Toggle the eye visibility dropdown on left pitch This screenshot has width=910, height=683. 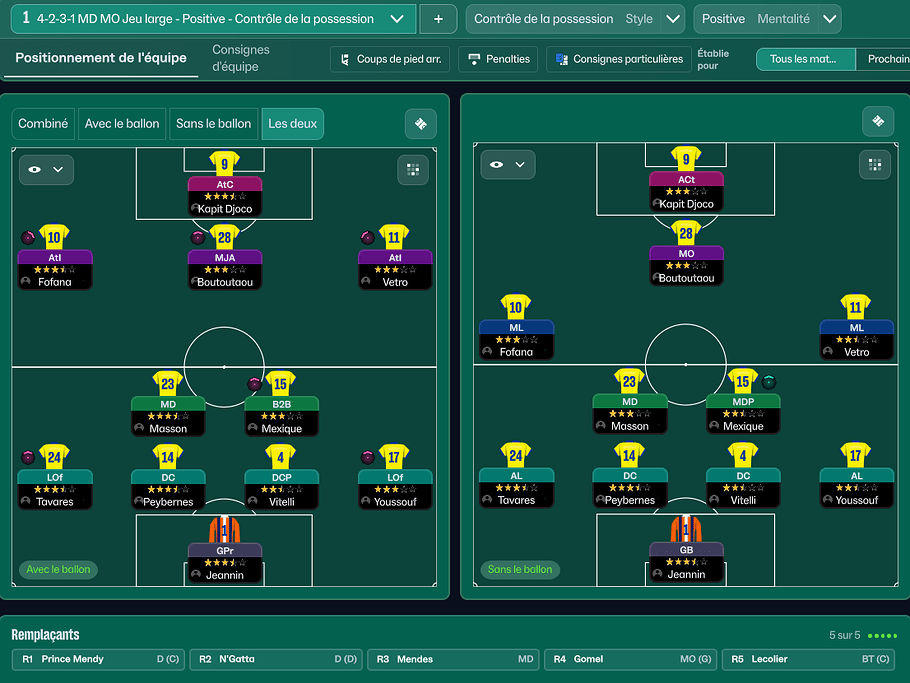[46, 170]
